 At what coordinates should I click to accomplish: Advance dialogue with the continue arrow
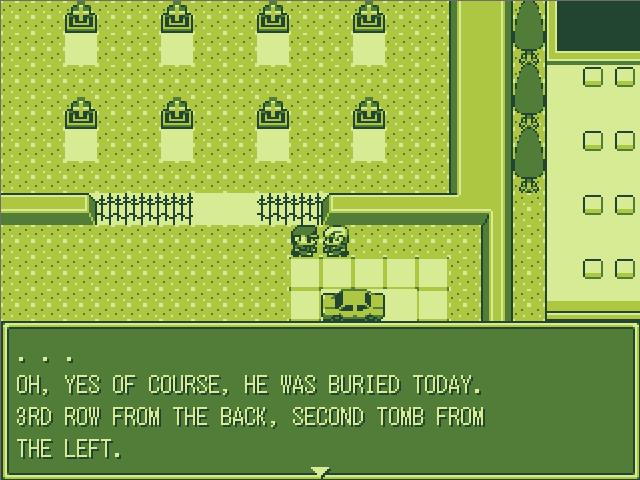tap(319, 470)
